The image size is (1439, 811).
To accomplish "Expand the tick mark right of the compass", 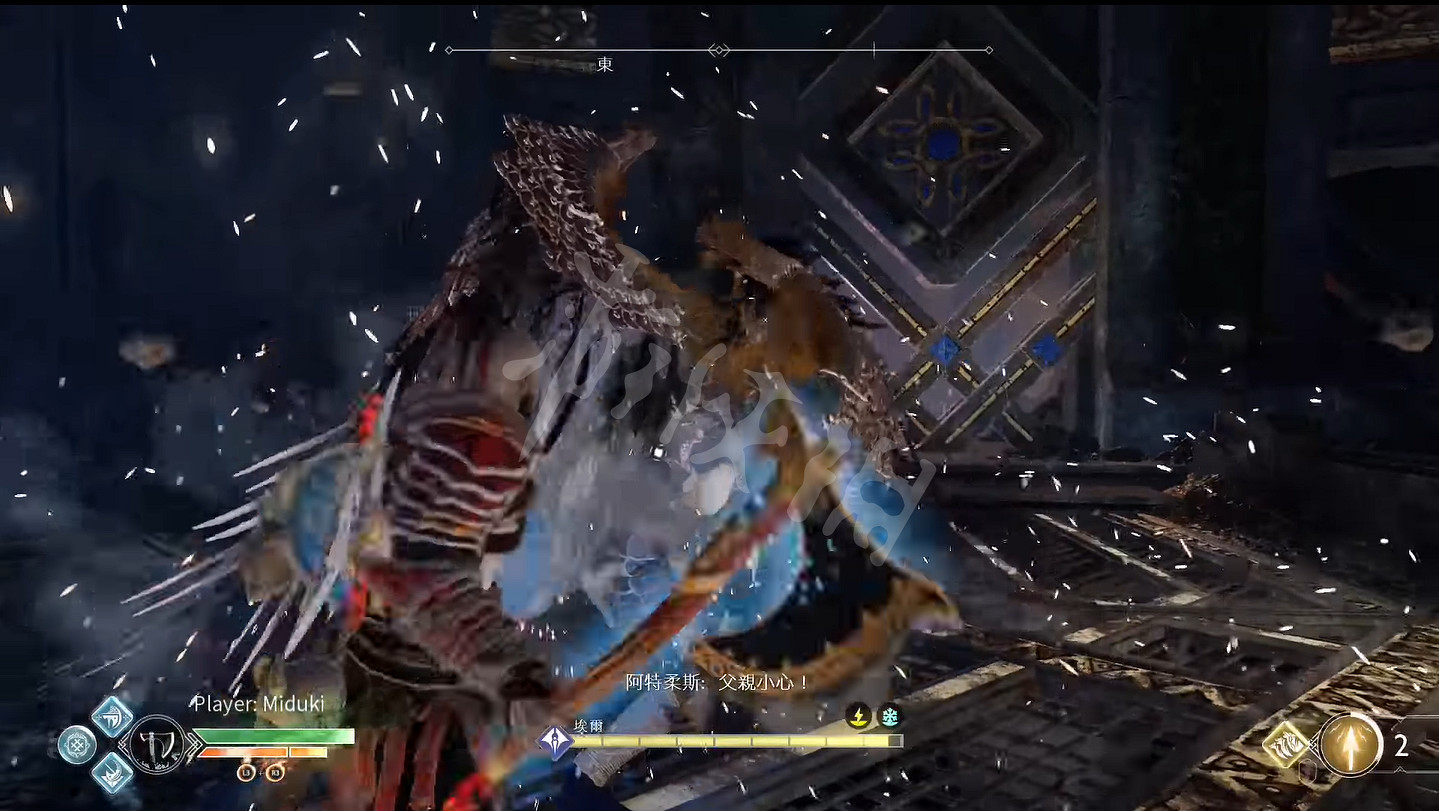I will tap(874, 48).
